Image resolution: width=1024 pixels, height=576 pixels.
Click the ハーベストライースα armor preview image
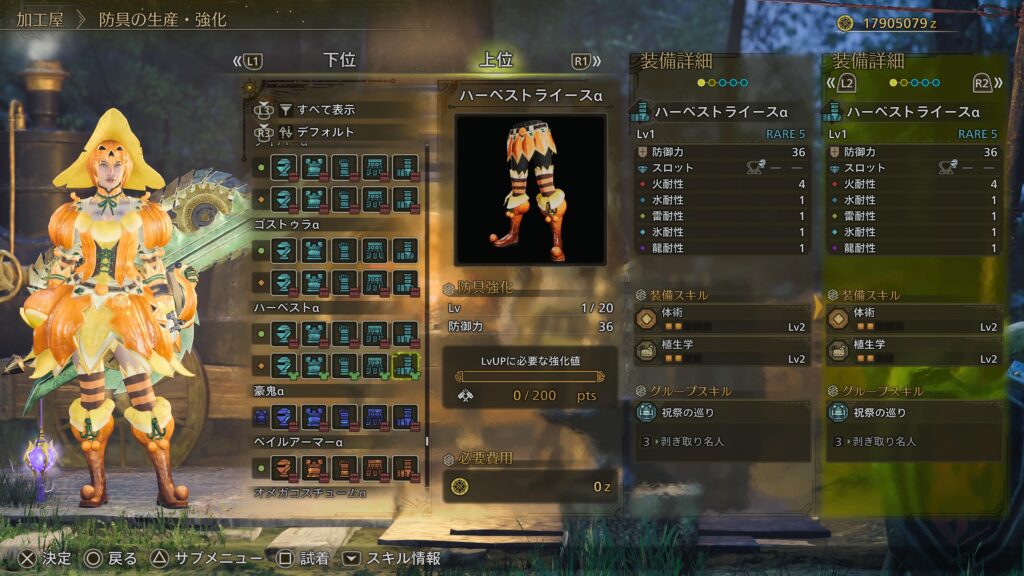[530, 189]
